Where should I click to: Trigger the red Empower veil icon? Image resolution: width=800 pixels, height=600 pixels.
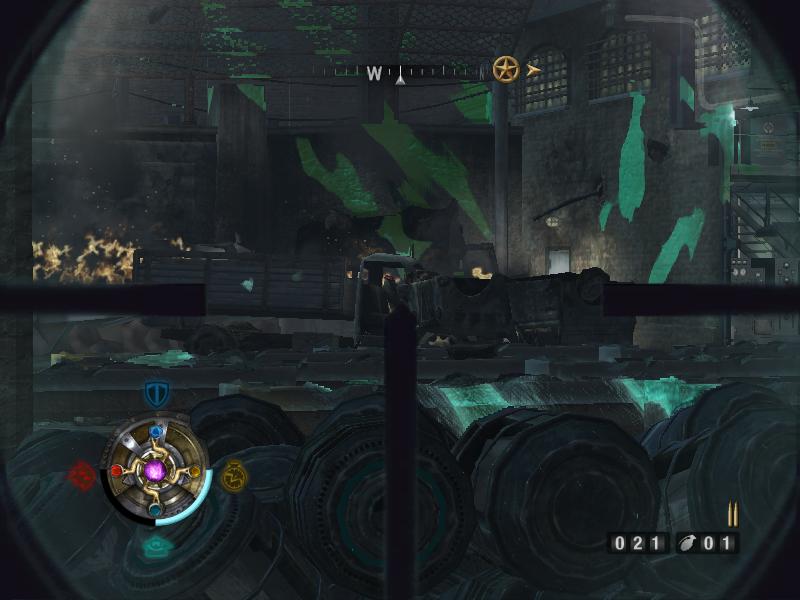pyautogui.click(x=82, y=473)
